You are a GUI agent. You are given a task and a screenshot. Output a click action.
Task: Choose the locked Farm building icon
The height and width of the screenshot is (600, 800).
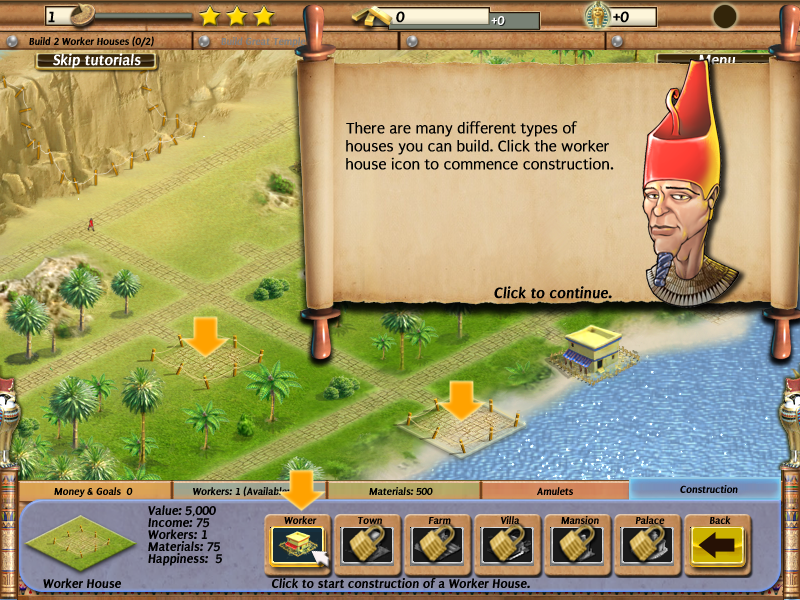[x=440, y=545]
